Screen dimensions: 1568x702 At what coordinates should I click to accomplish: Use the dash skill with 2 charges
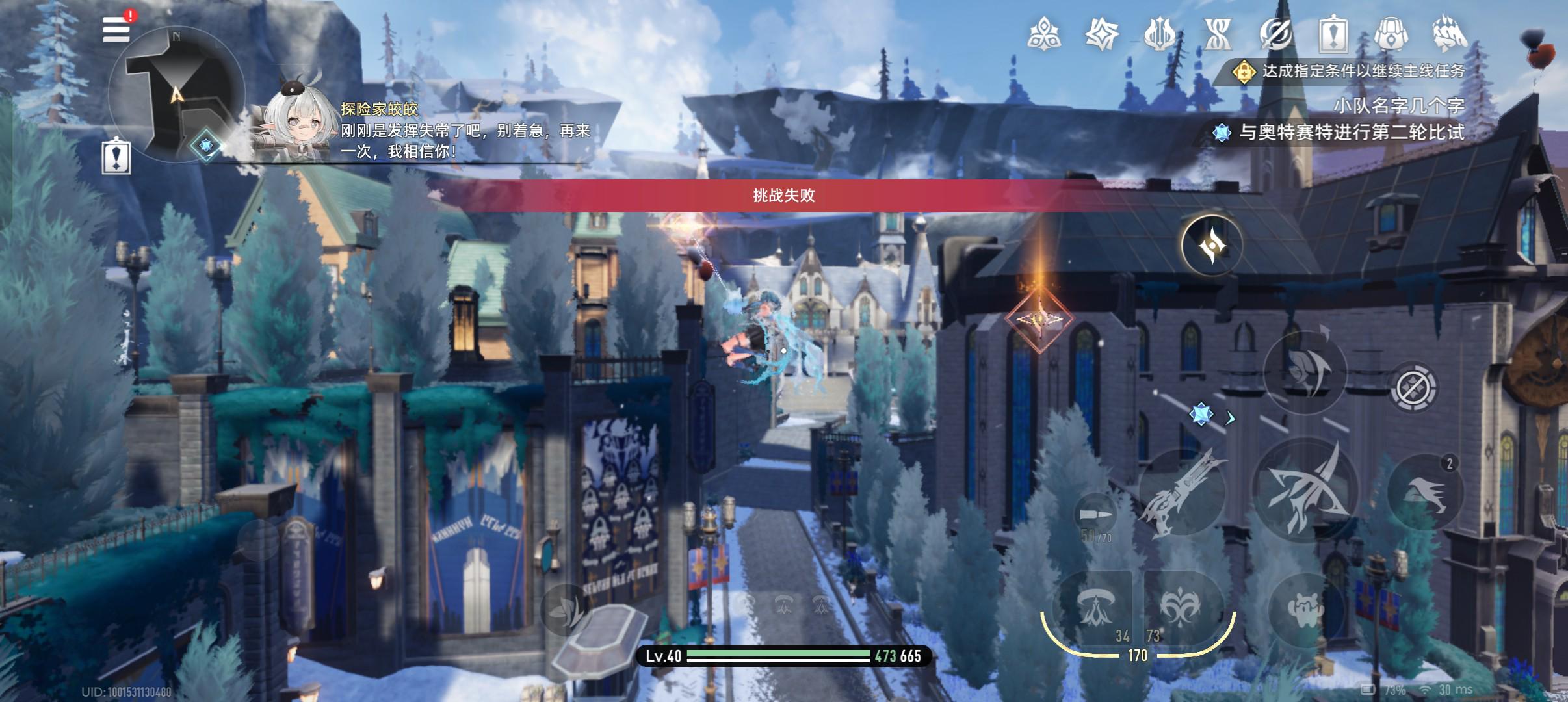click(x=1425, y=493)
